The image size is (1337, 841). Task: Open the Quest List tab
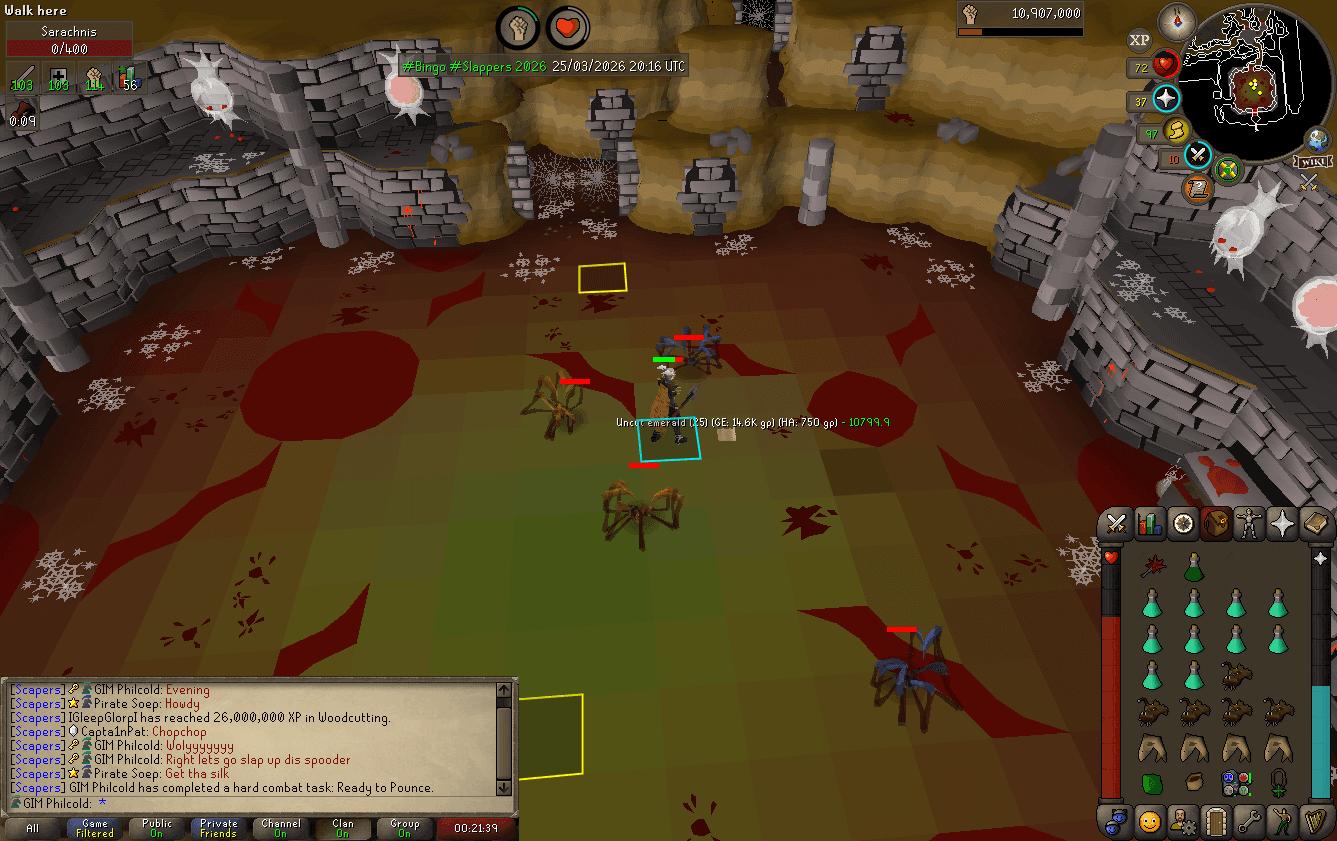pos(1182,523)
